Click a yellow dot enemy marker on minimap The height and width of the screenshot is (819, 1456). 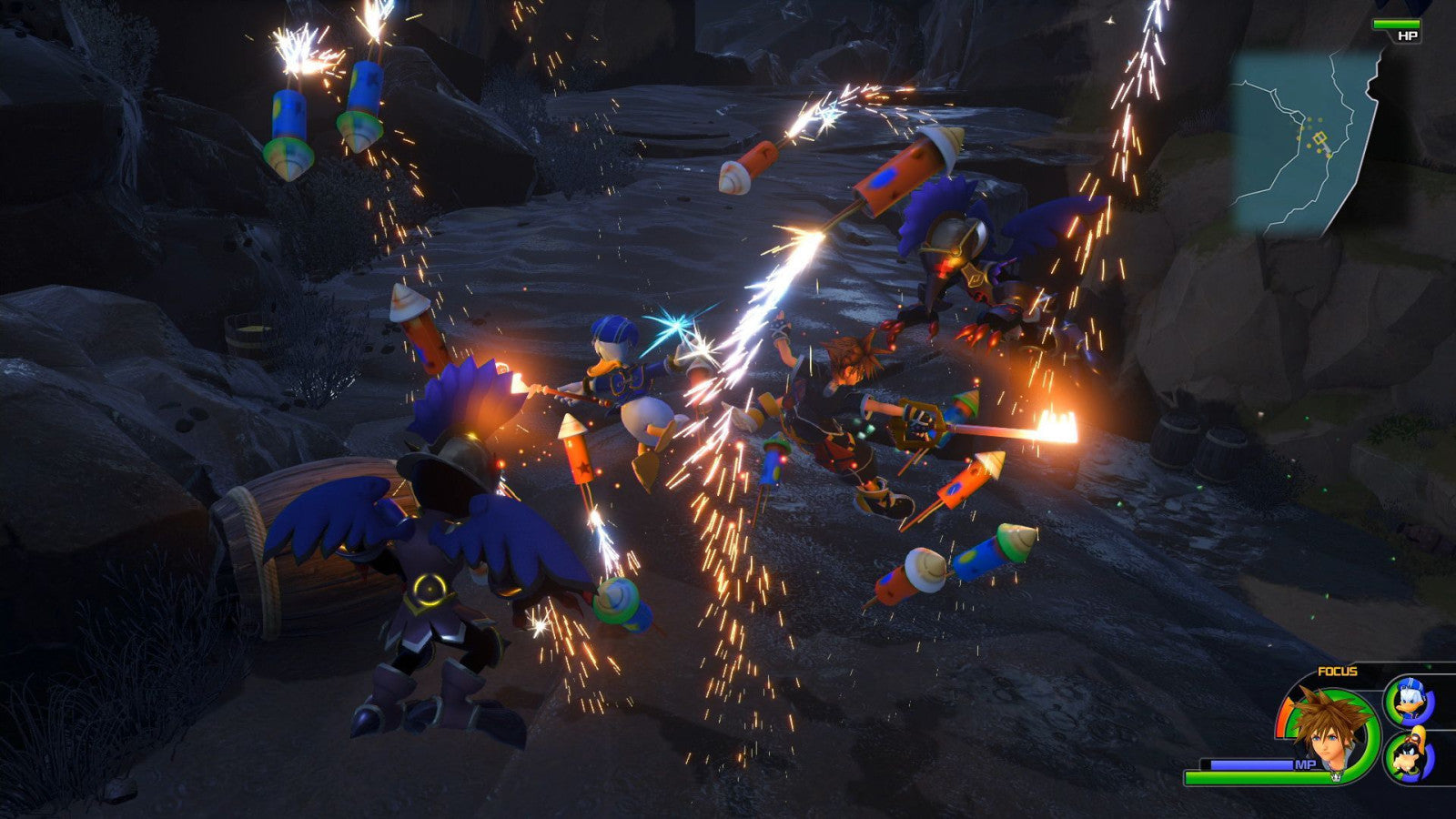(x=1309, y=118)
